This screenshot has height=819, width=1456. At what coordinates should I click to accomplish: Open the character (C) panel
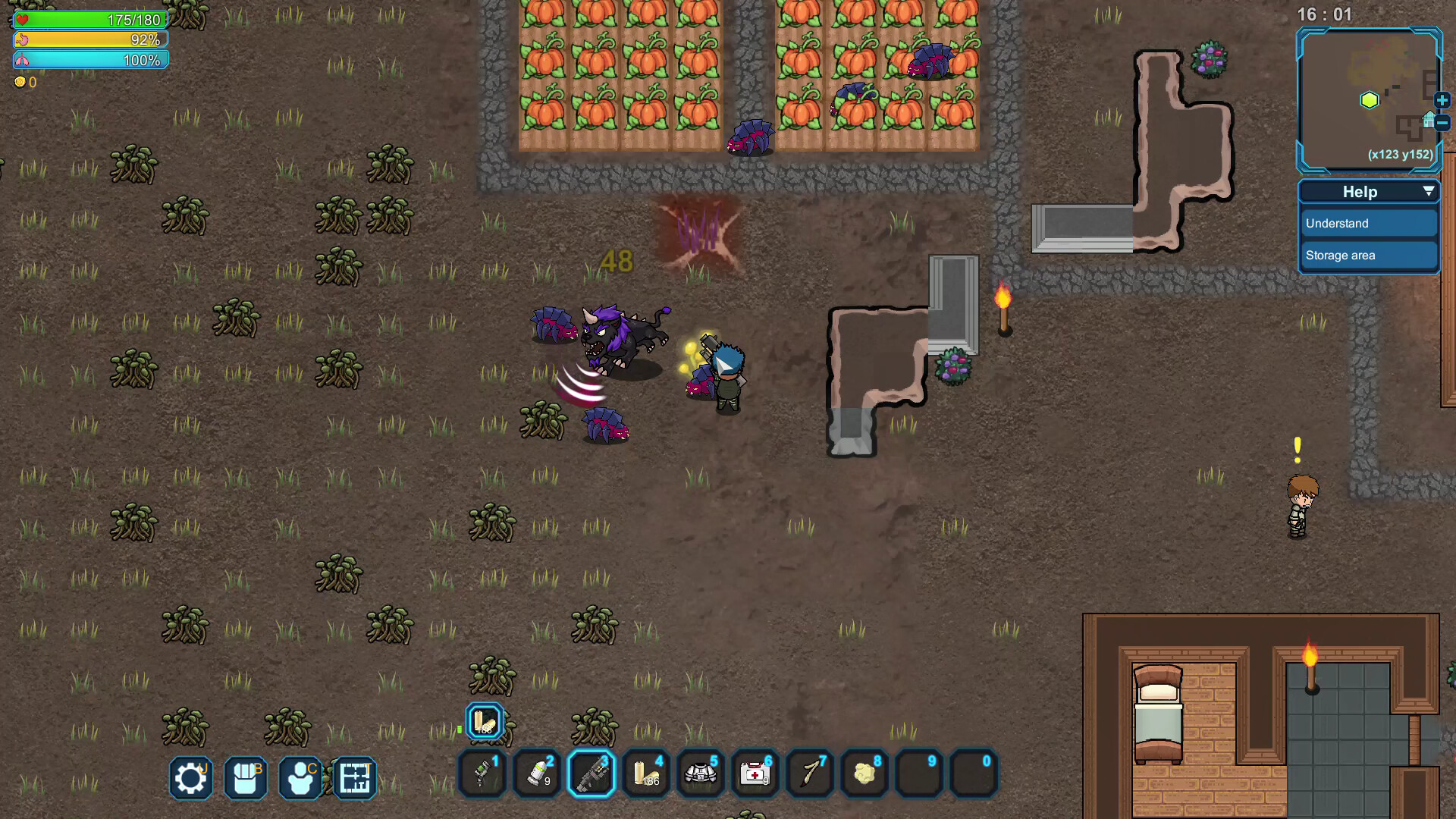coord(300,778)
